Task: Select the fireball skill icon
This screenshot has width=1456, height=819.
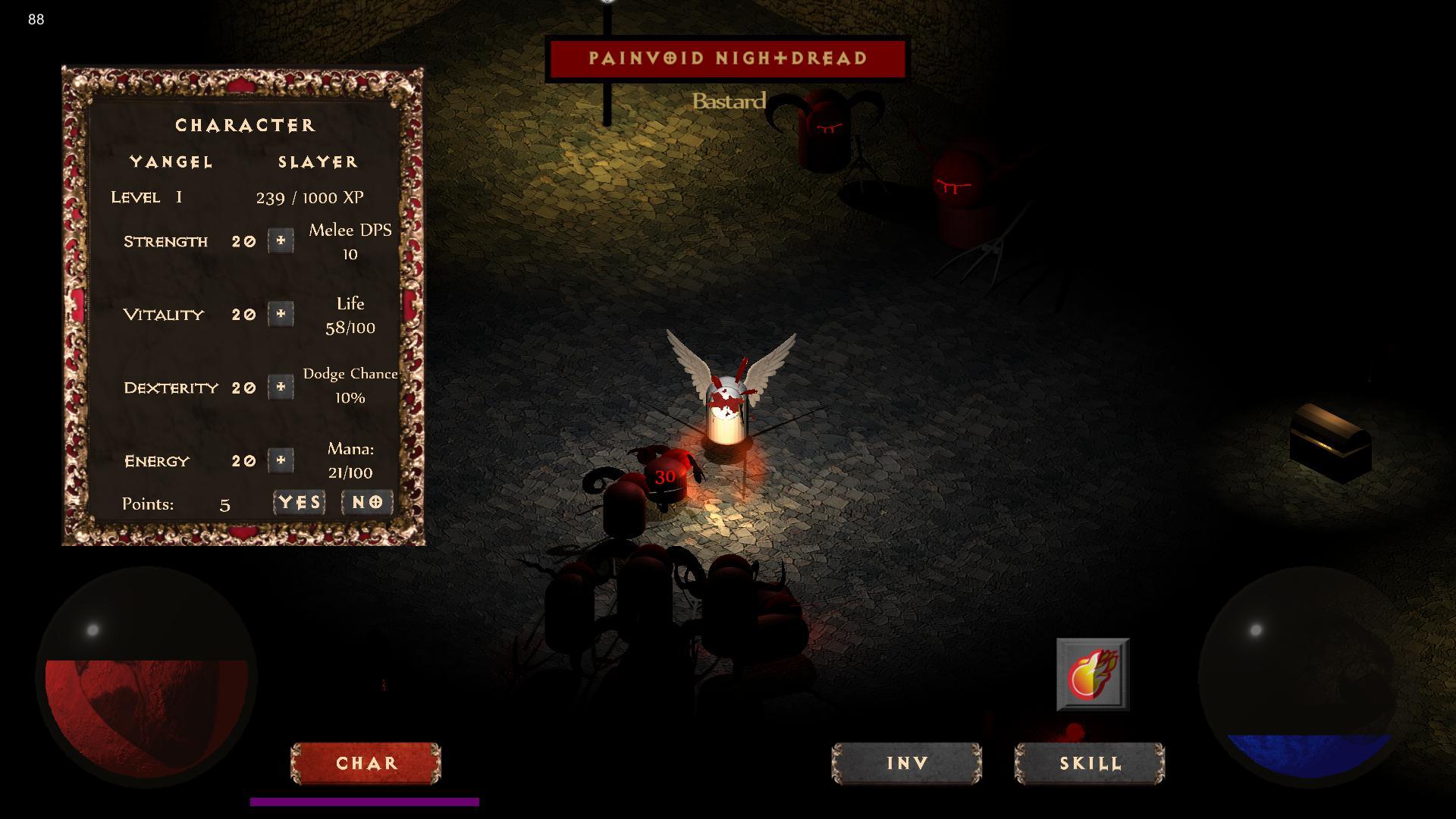Action: point(1093,674)
